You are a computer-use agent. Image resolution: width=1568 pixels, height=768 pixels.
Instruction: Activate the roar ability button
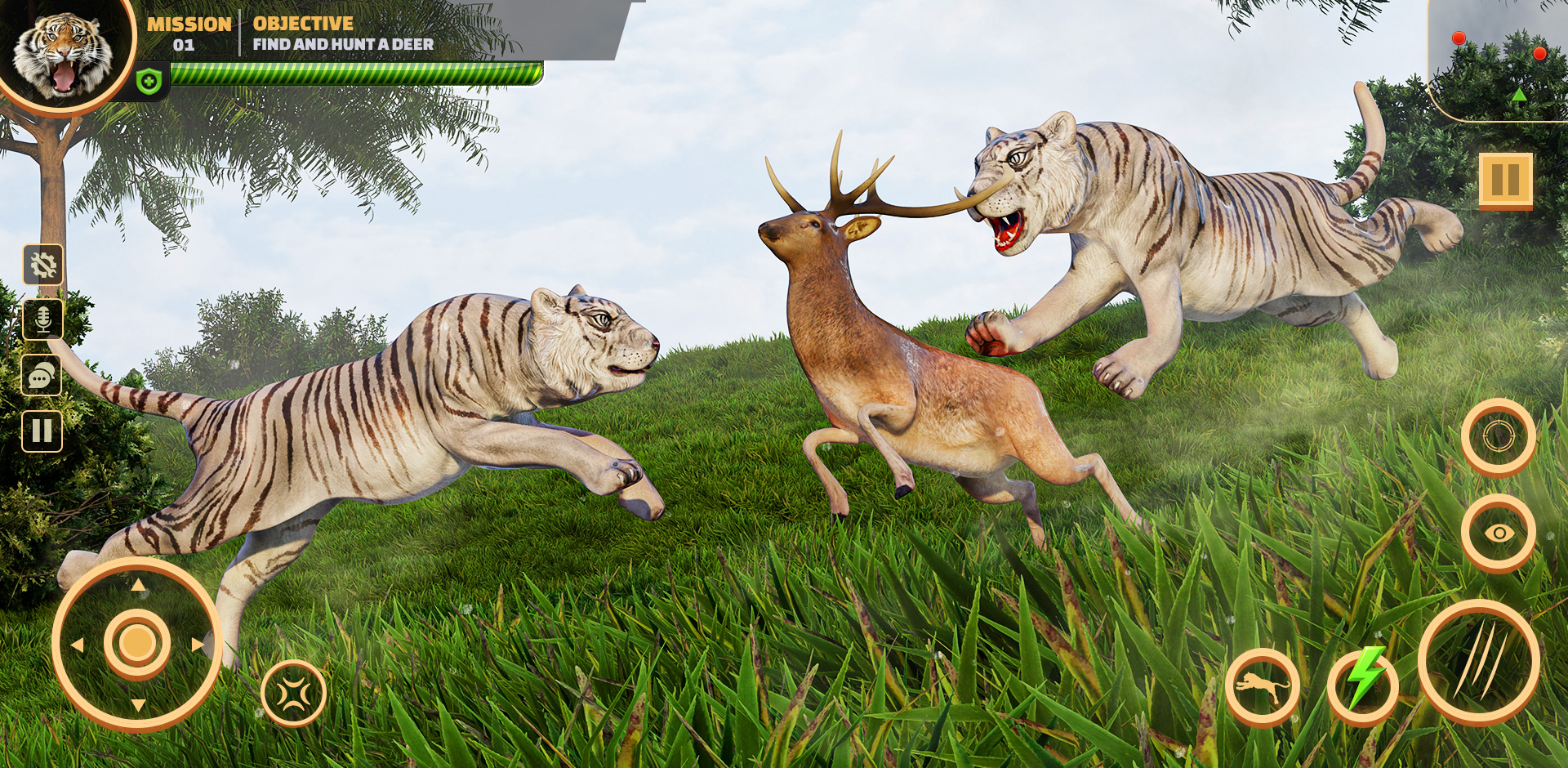point(293,694)
